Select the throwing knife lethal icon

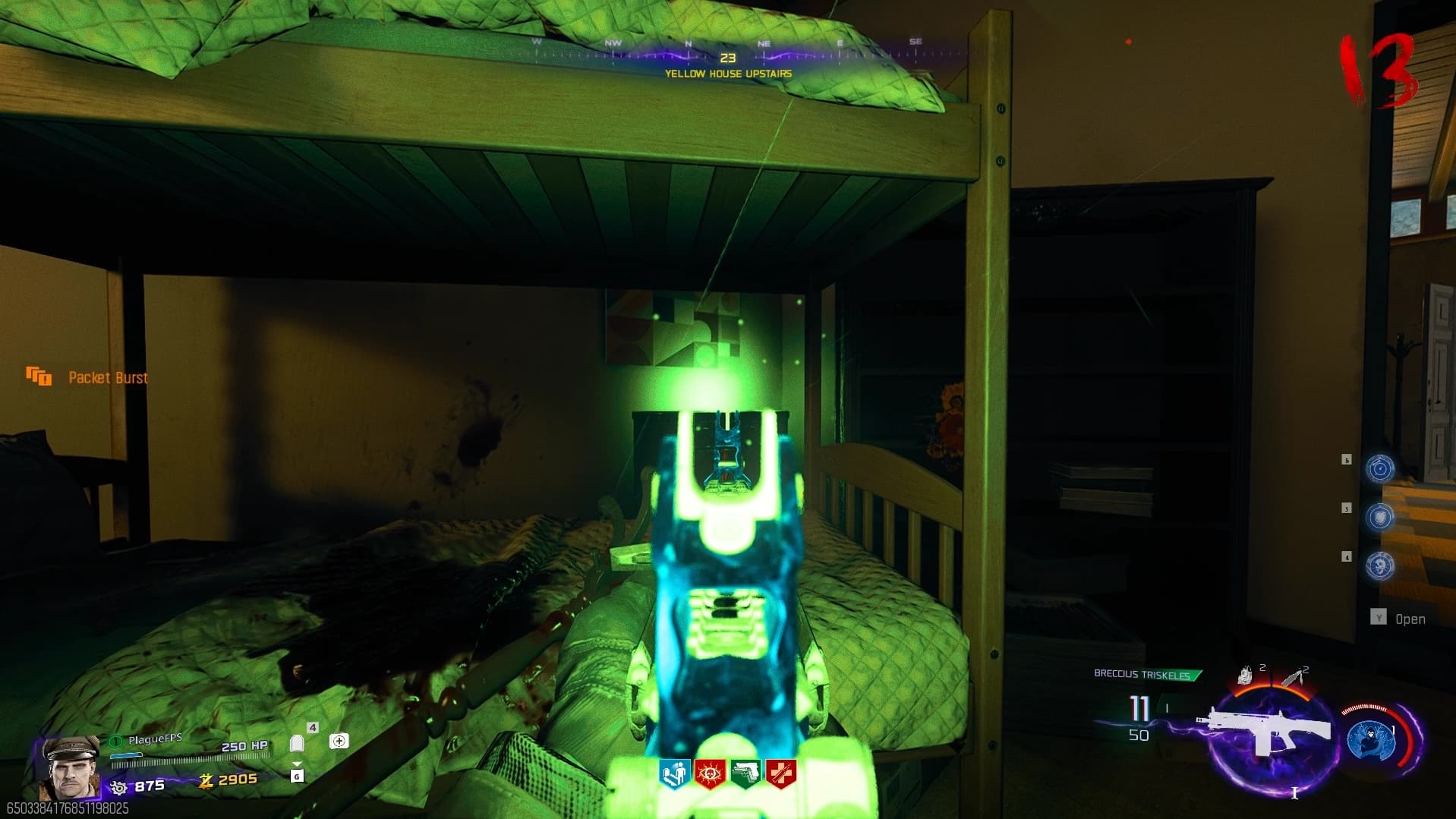(1294, 676)
